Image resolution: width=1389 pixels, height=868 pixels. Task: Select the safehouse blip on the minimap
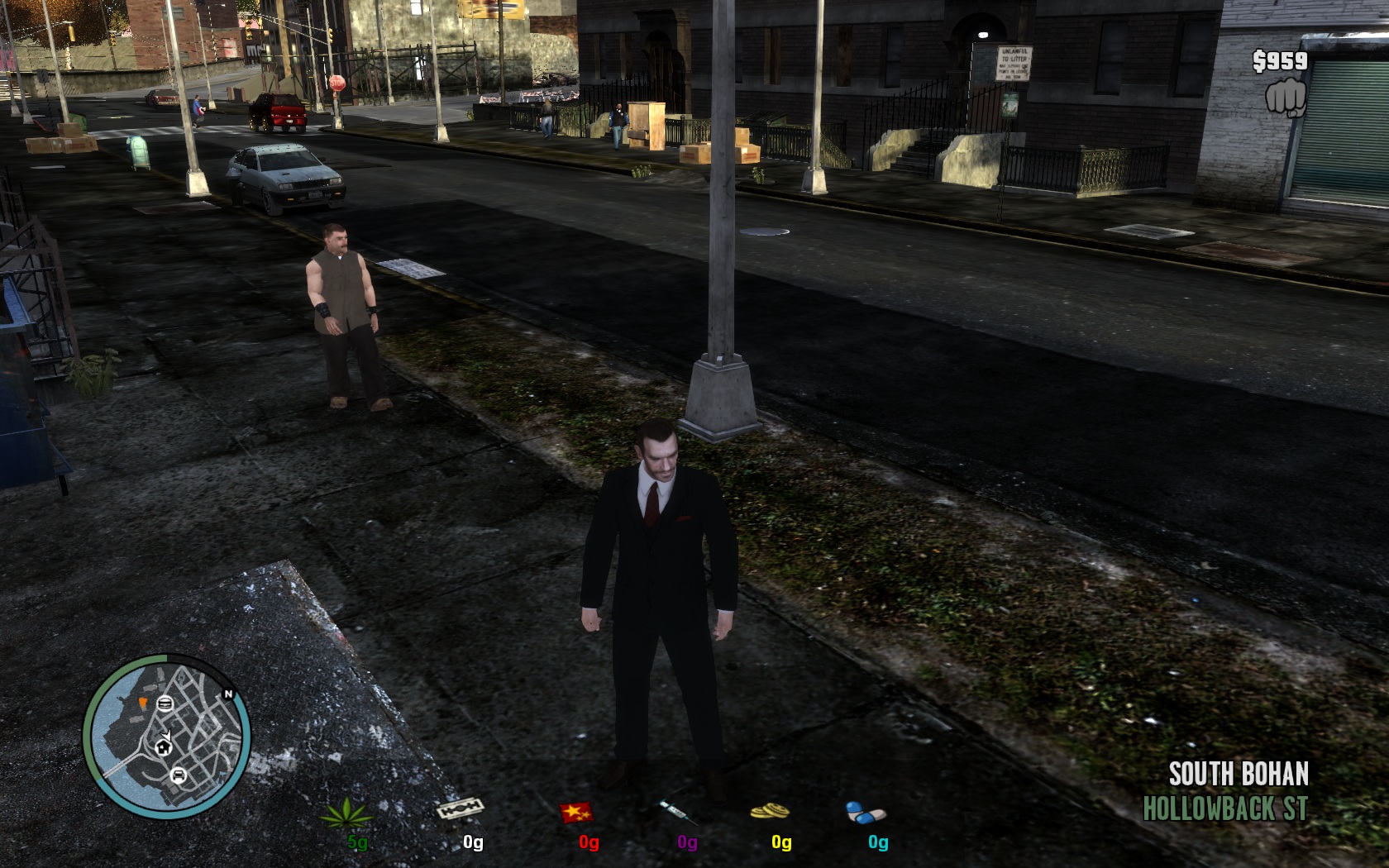coord(163,747)
